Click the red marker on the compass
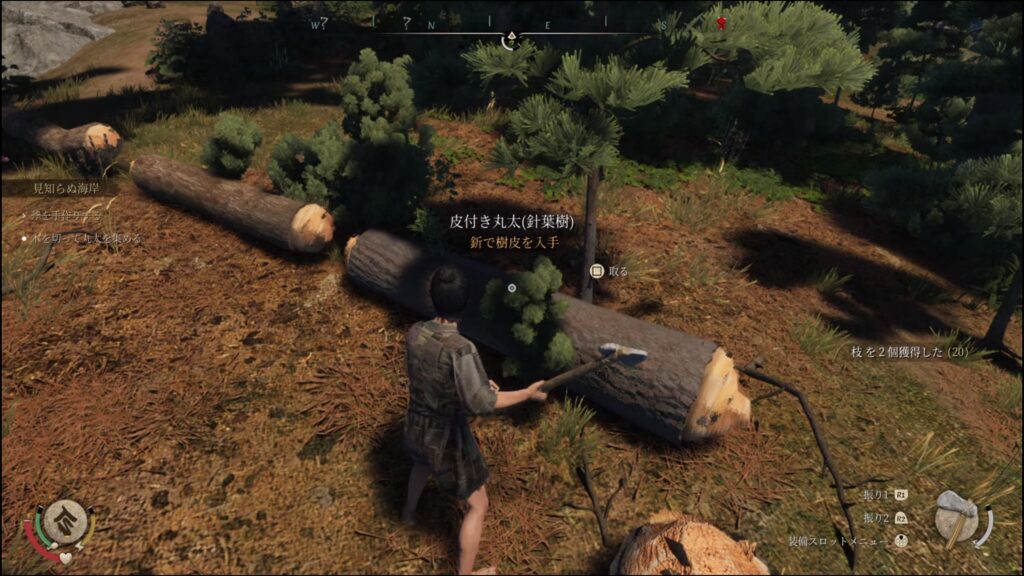 [719, 22]
